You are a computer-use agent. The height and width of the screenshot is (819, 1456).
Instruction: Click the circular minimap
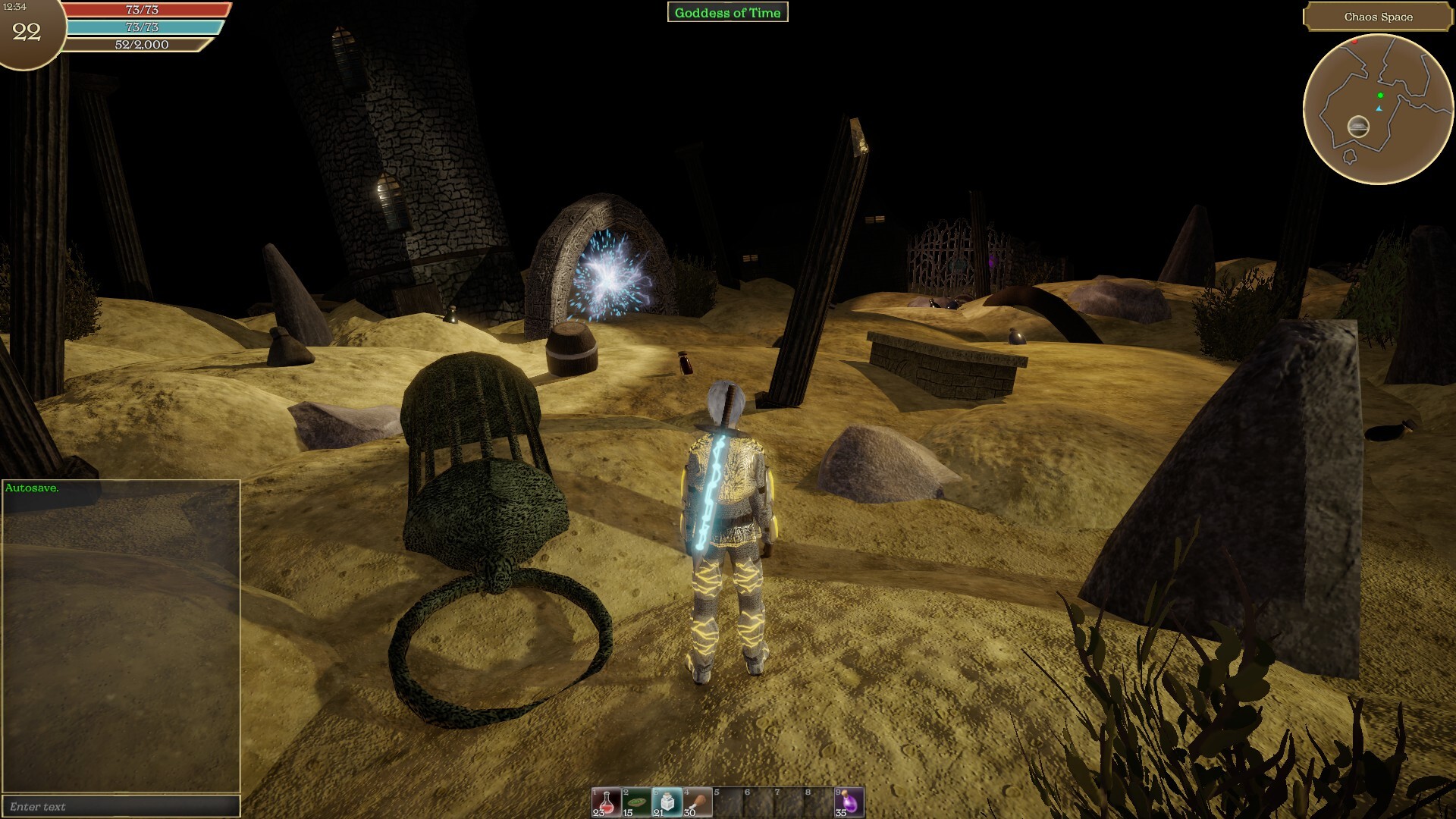1378,109
